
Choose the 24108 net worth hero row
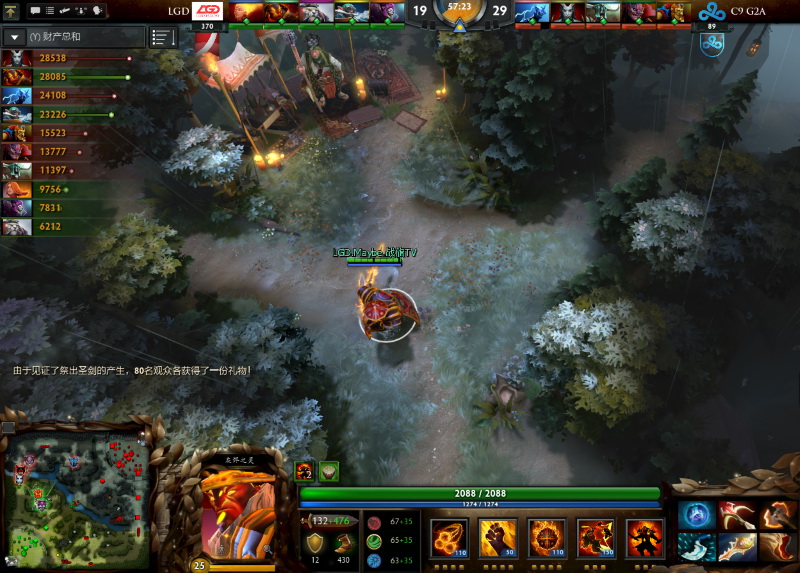(x=40, y=96)
